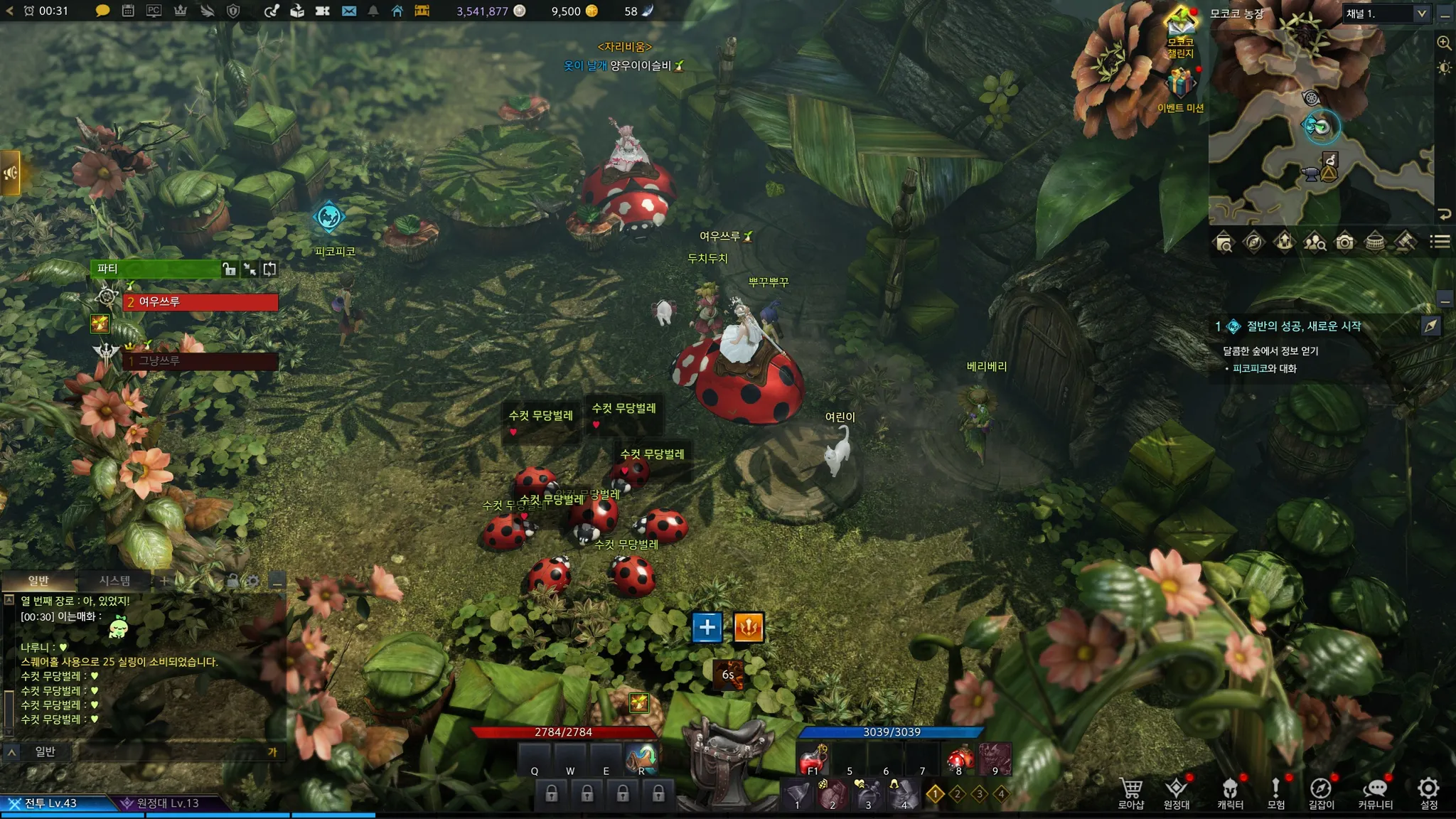Open the 채널 1 channel dropdown
1456x819 pixels.
[x=1386, y=14]
